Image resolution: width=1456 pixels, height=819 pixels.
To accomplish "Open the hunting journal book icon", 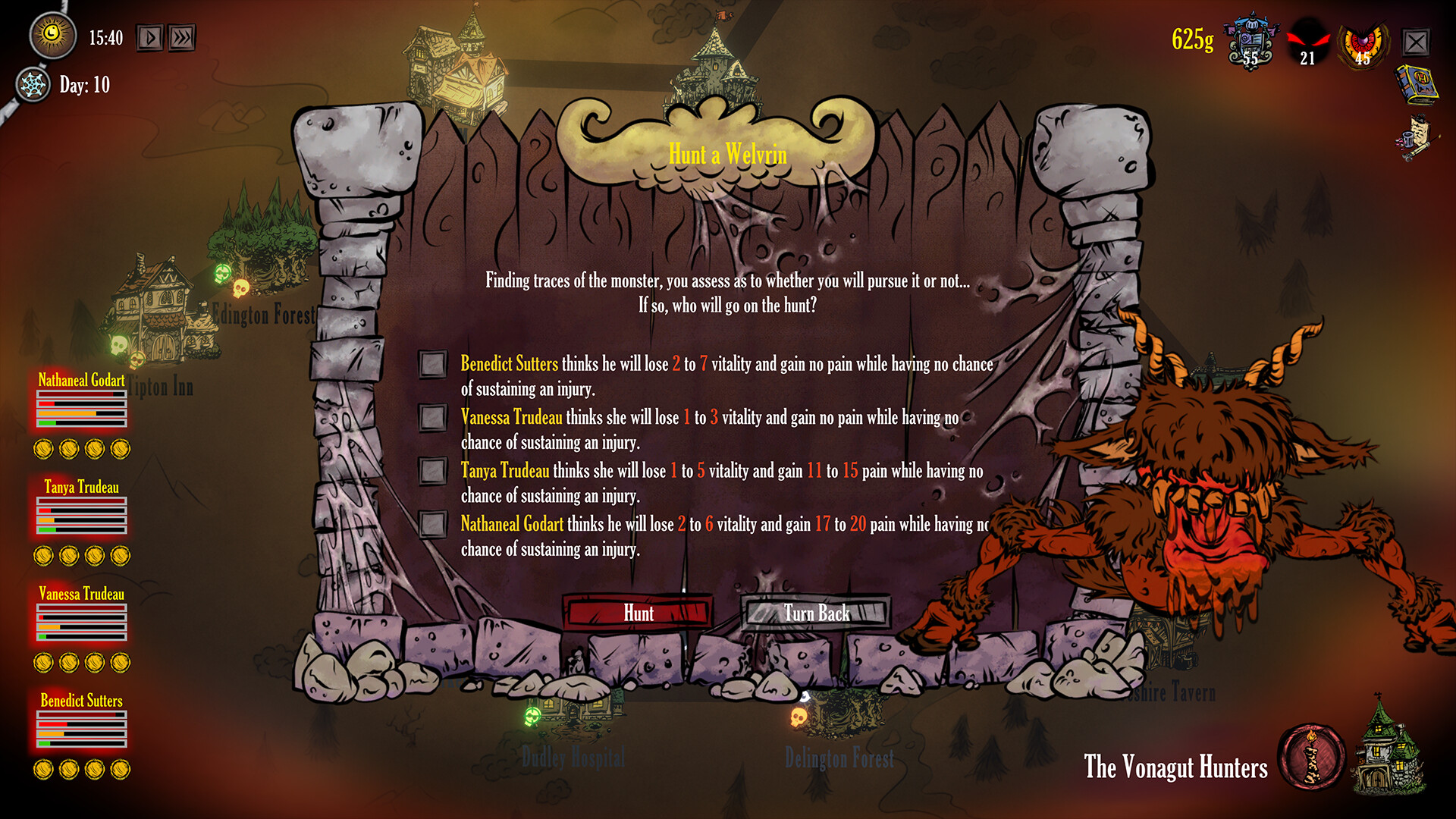I will pyautogui.click(x=1417, y=82).
